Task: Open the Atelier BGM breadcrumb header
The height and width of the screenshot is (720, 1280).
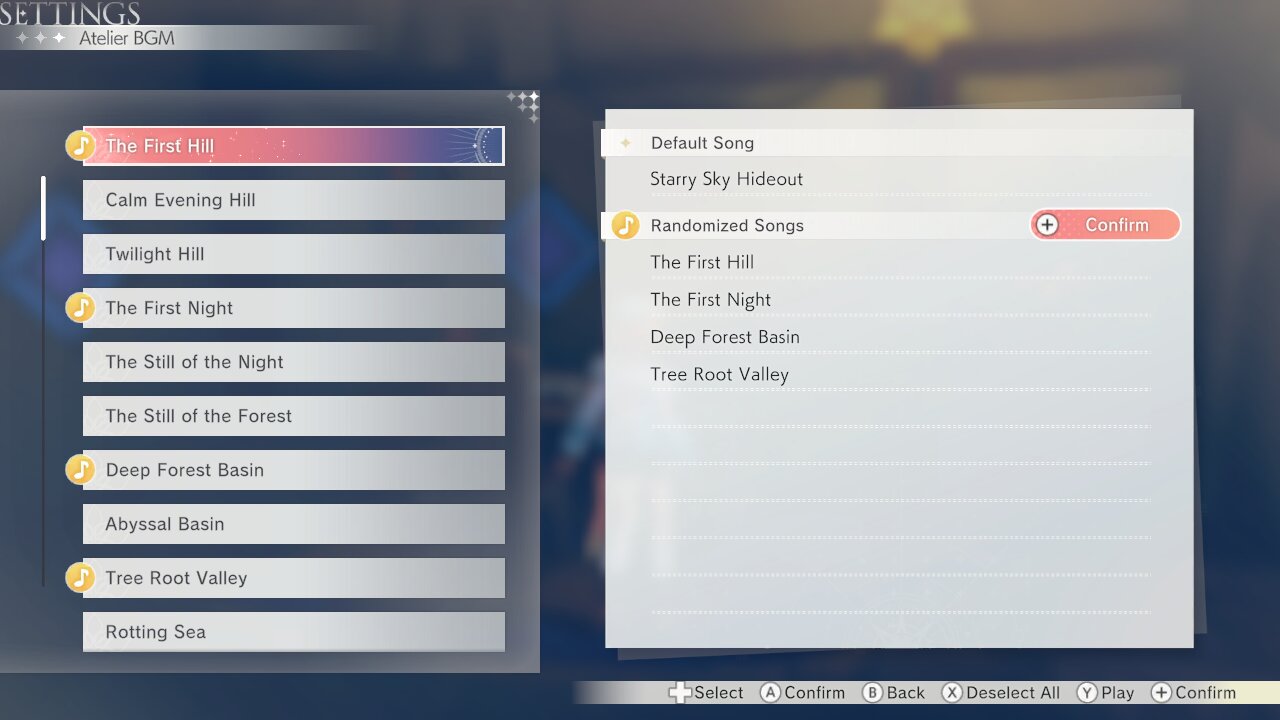Action: tap(129, 37)
